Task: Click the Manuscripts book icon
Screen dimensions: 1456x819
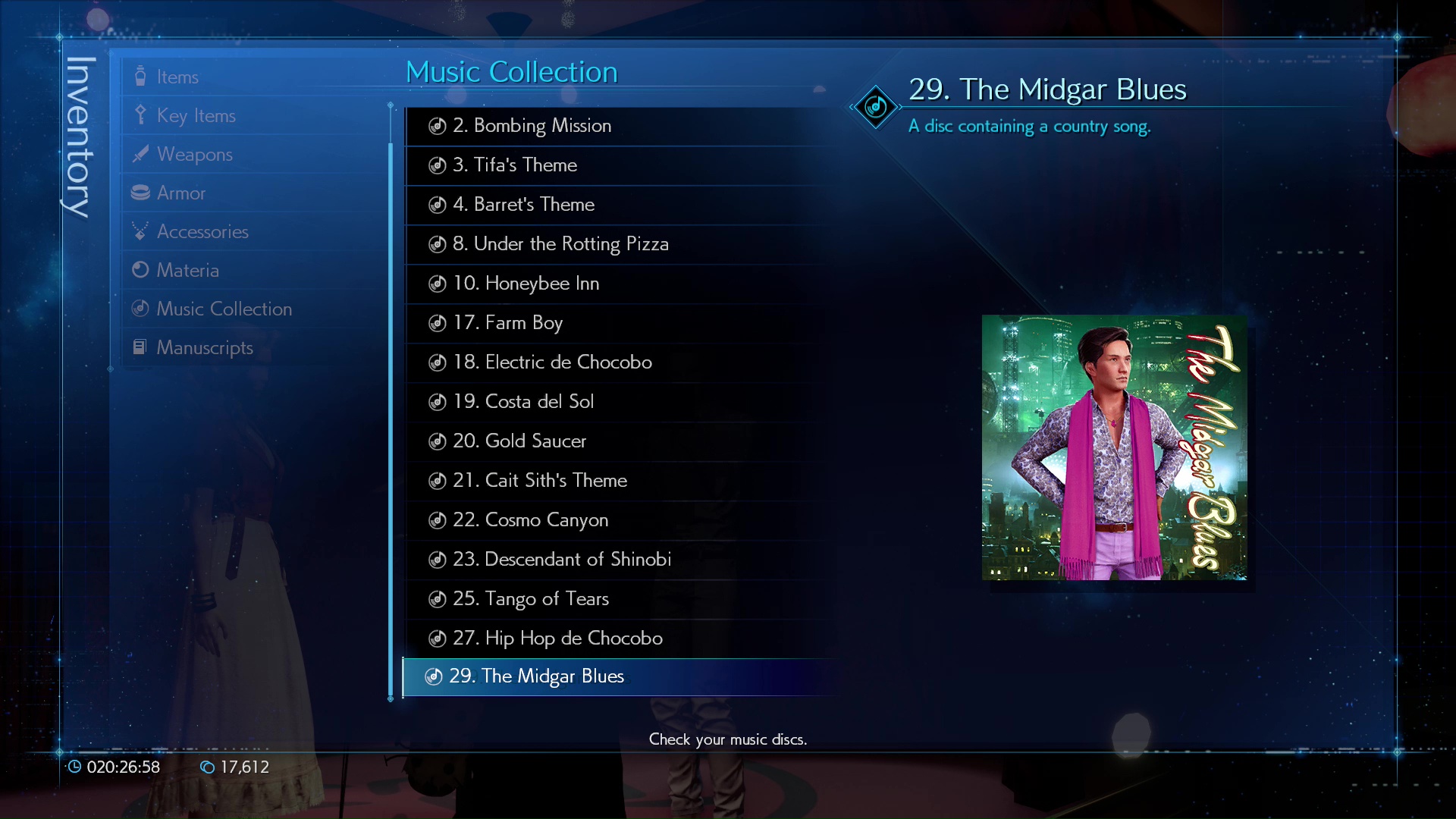Action: pos(140,347)
